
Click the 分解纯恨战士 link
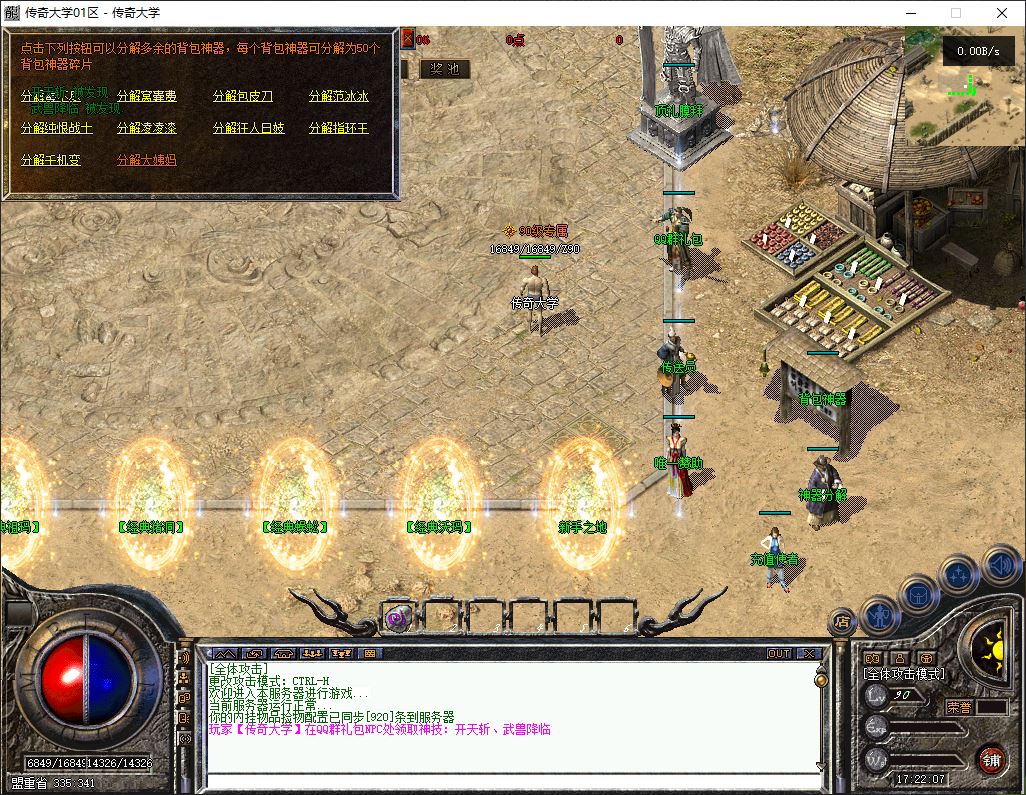click(56, 129)
